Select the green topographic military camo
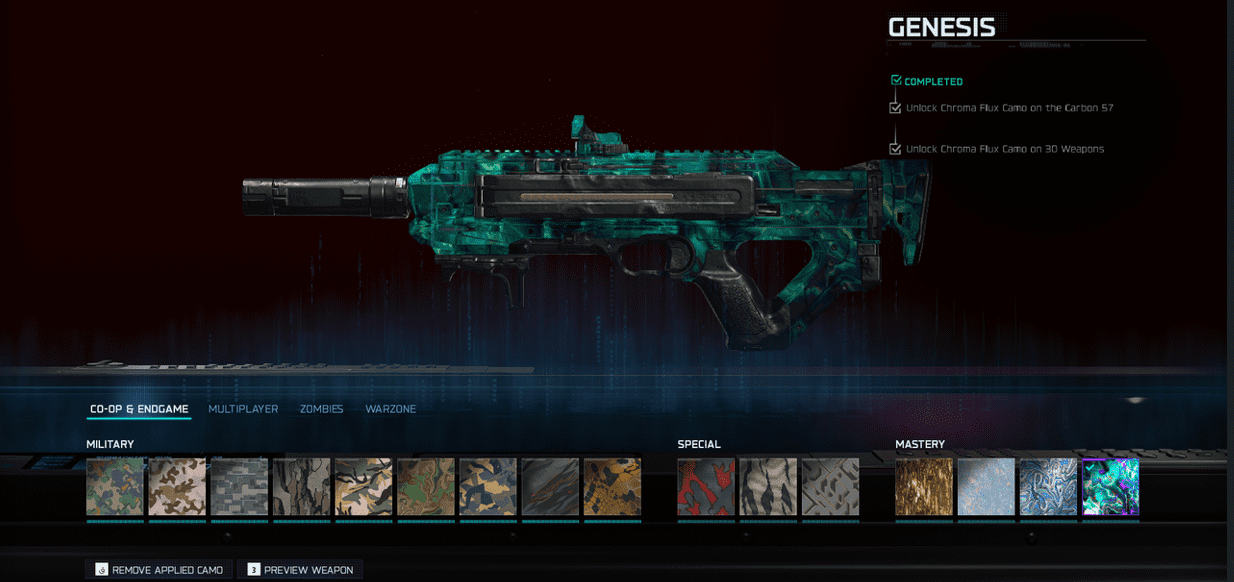This screenshot has height=582, width=1234. (x=426, y=487)
